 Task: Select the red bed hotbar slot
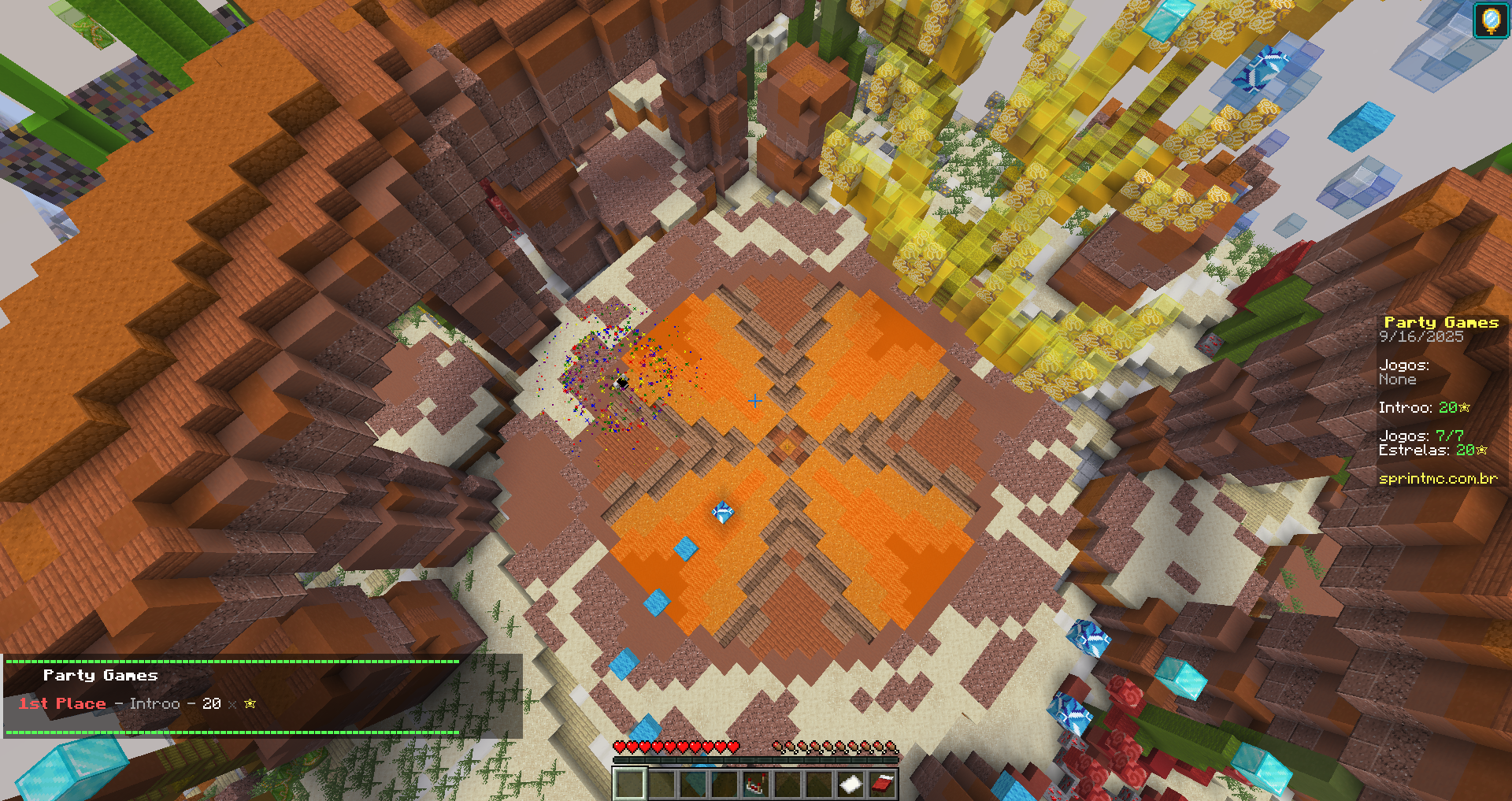882,784
